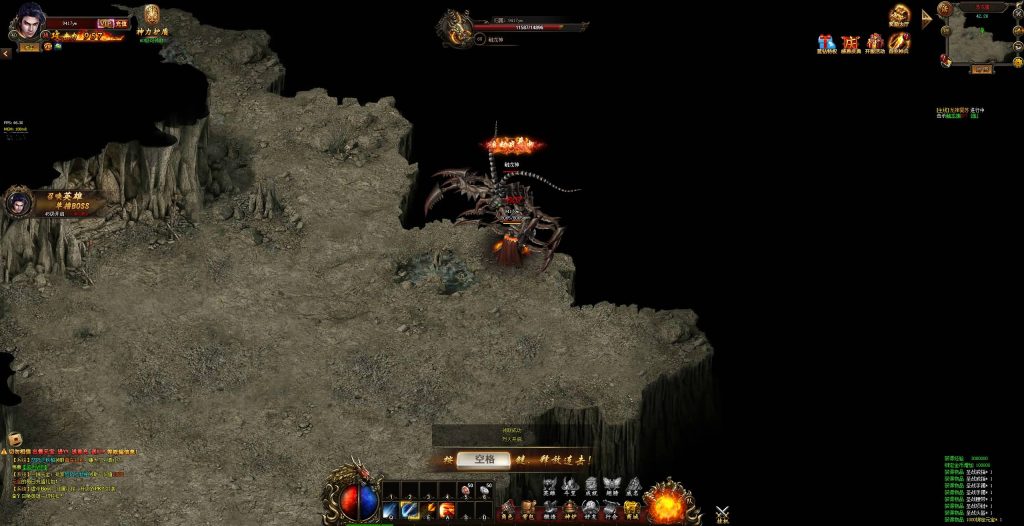Open the 背包 bag menu

coord(527,509)
